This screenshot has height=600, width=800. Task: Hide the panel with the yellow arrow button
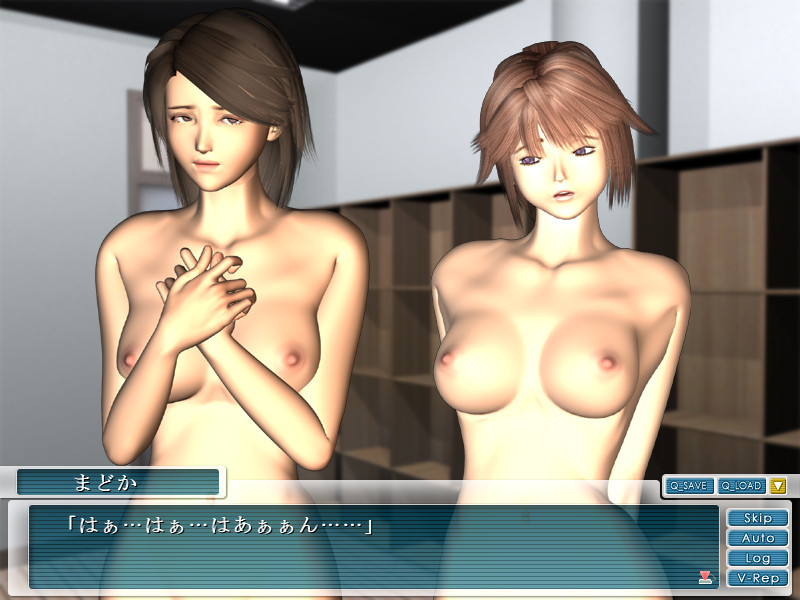click(x=778, y=486)
